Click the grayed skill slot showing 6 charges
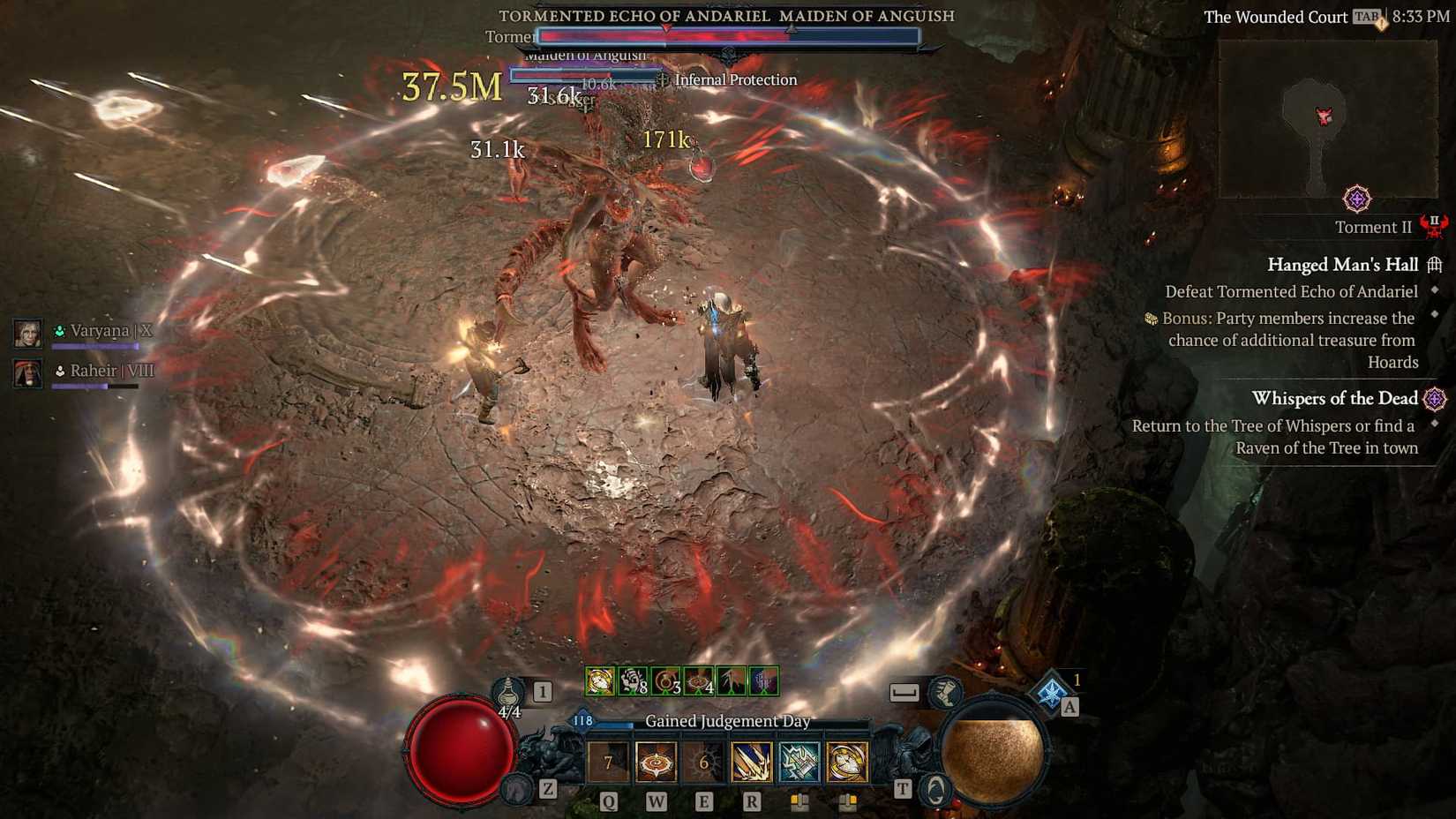The height and width of the screenshot is (819, 1456). [703, 763]
